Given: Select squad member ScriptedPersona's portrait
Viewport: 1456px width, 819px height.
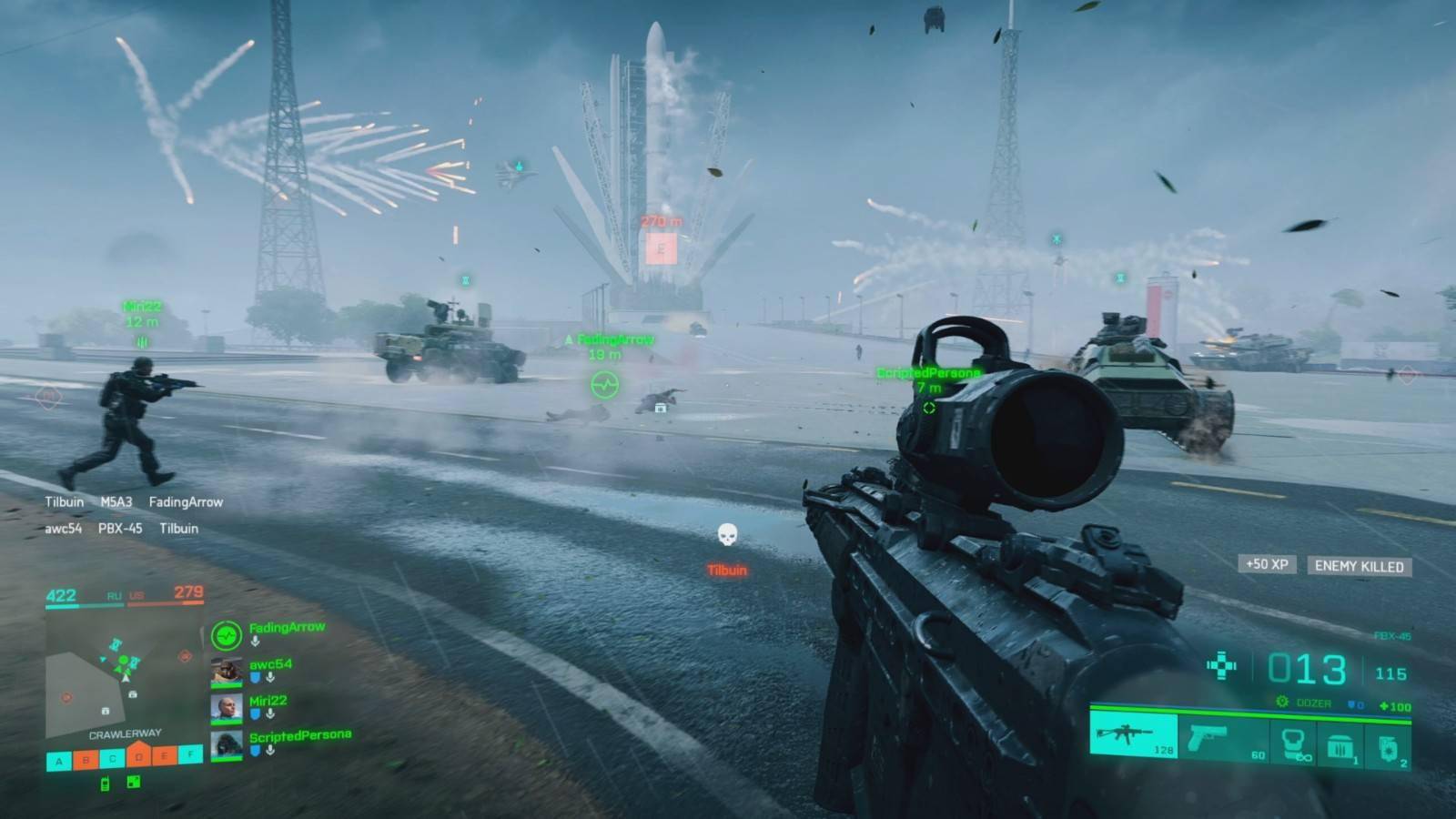Looking at the screenshot, I should [x=227, y=744].
